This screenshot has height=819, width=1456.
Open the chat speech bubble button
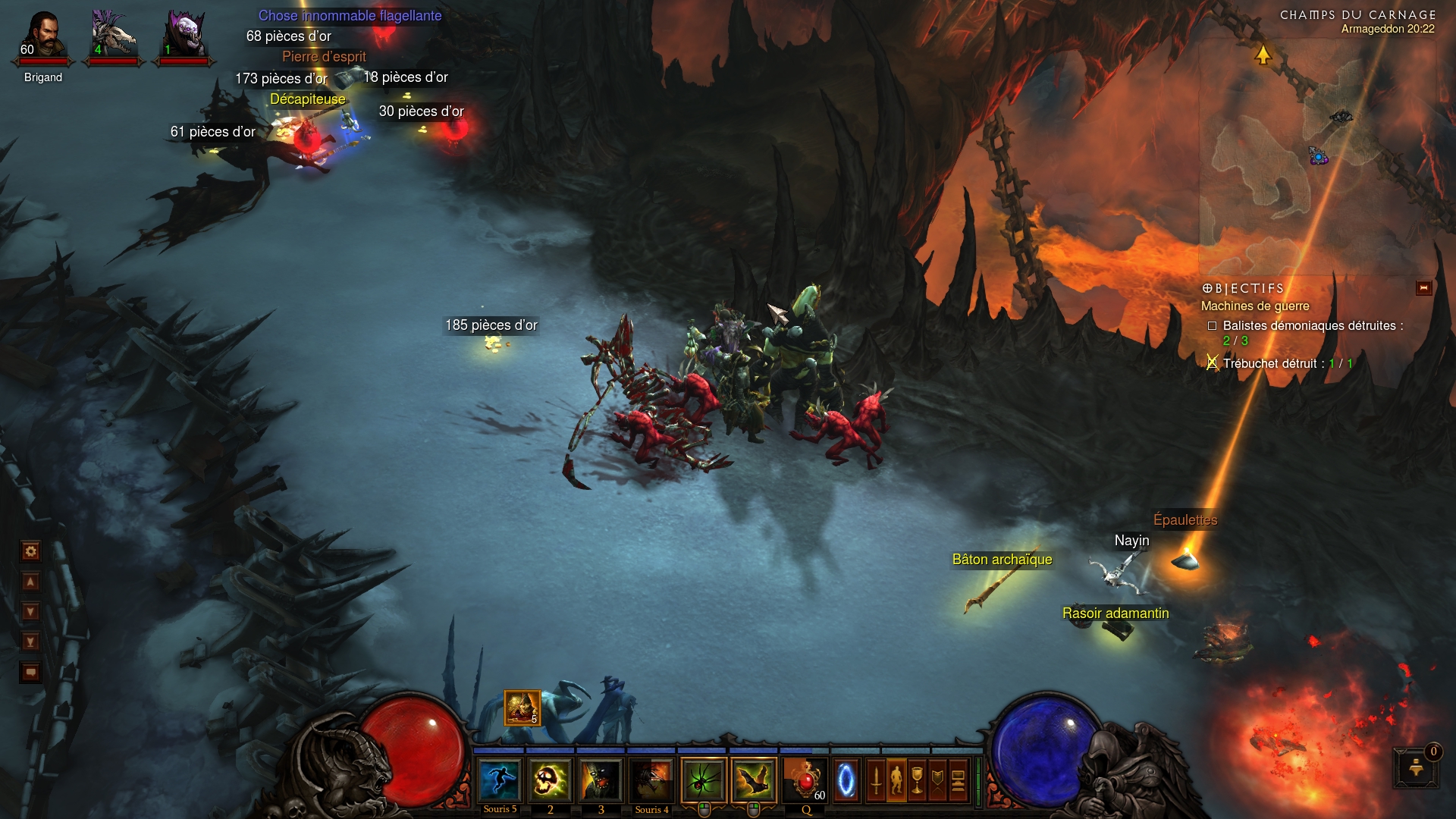click(x=31, y=673)
